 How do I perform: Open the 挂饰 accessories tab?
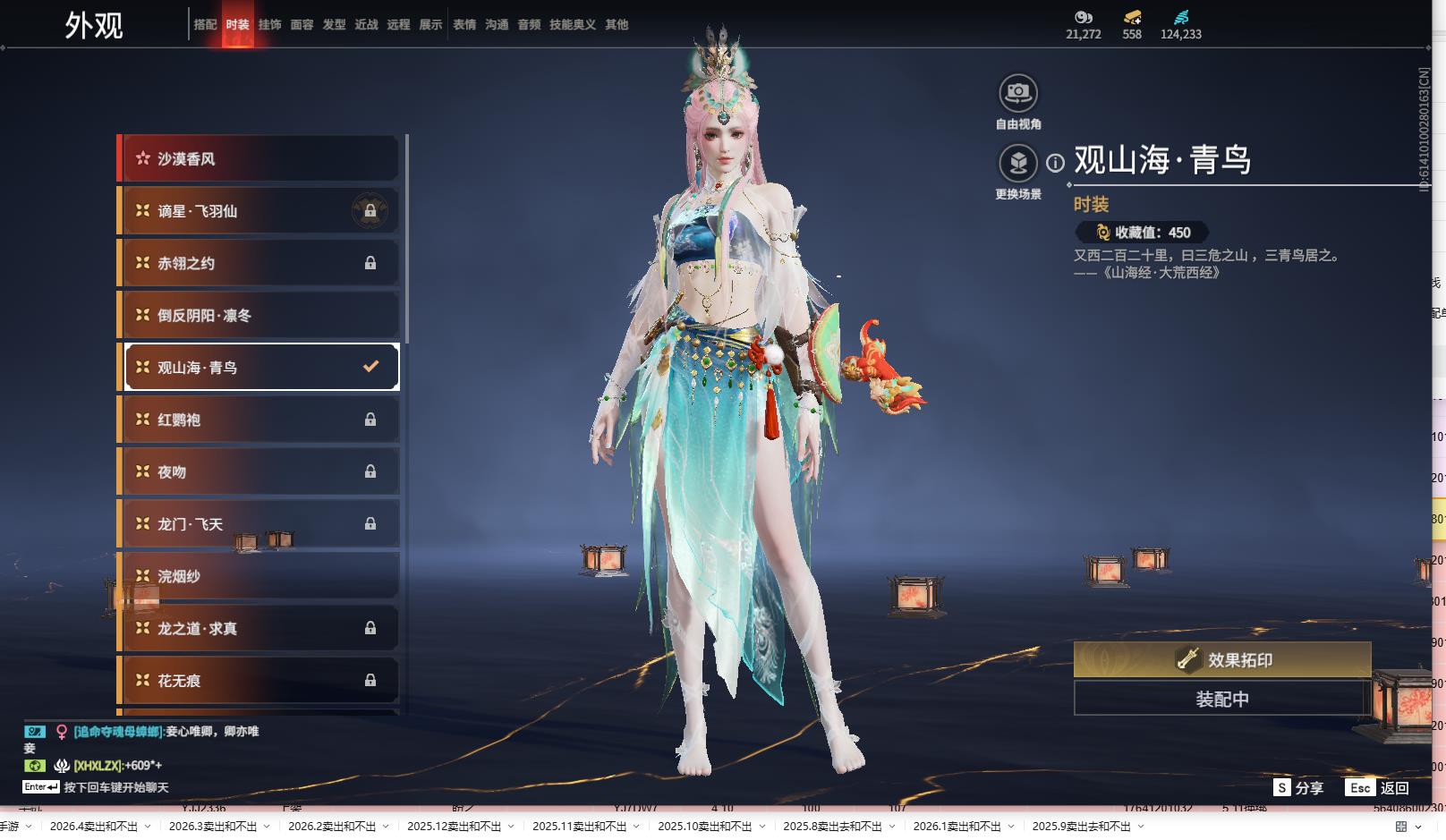point(269,25)
